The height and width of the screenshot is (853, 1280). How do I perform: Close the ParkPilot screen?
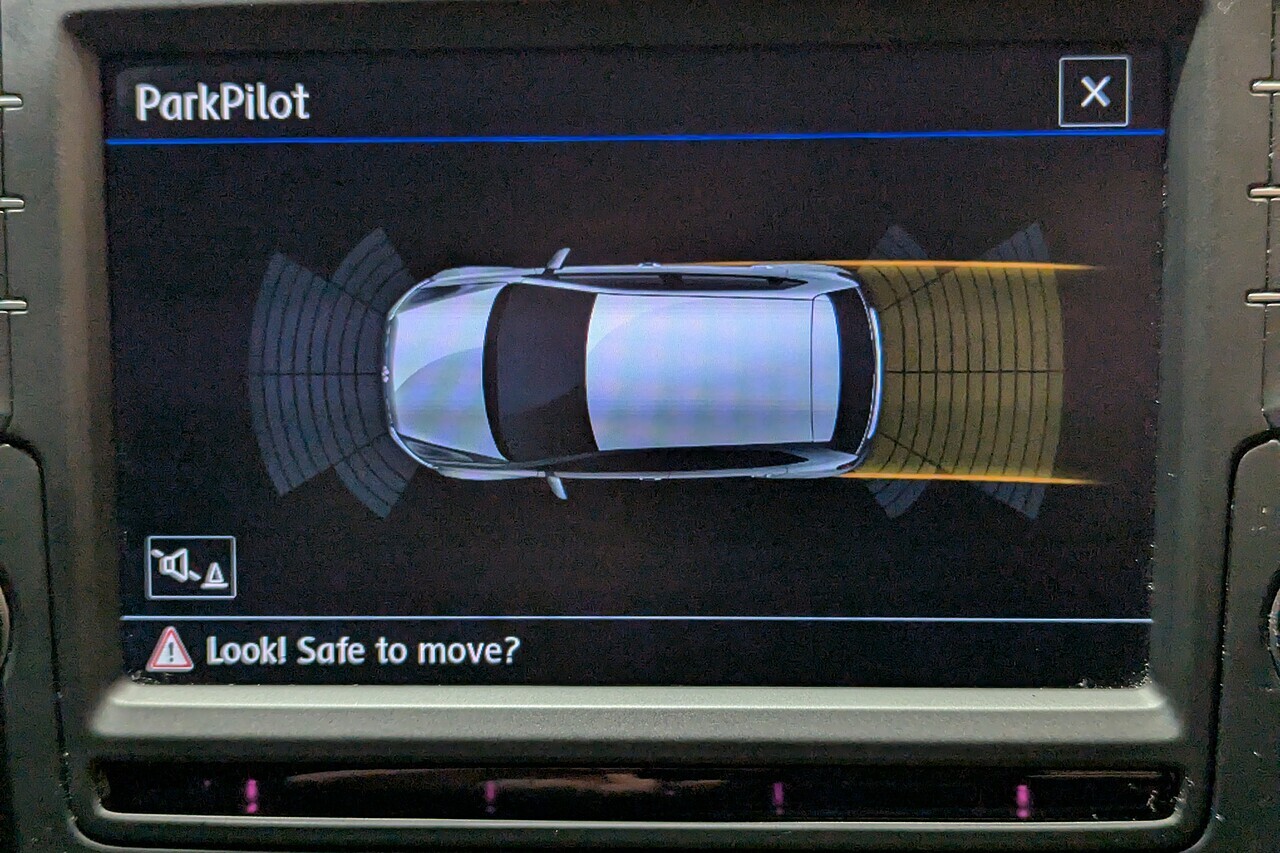[x=1094, y=92]
